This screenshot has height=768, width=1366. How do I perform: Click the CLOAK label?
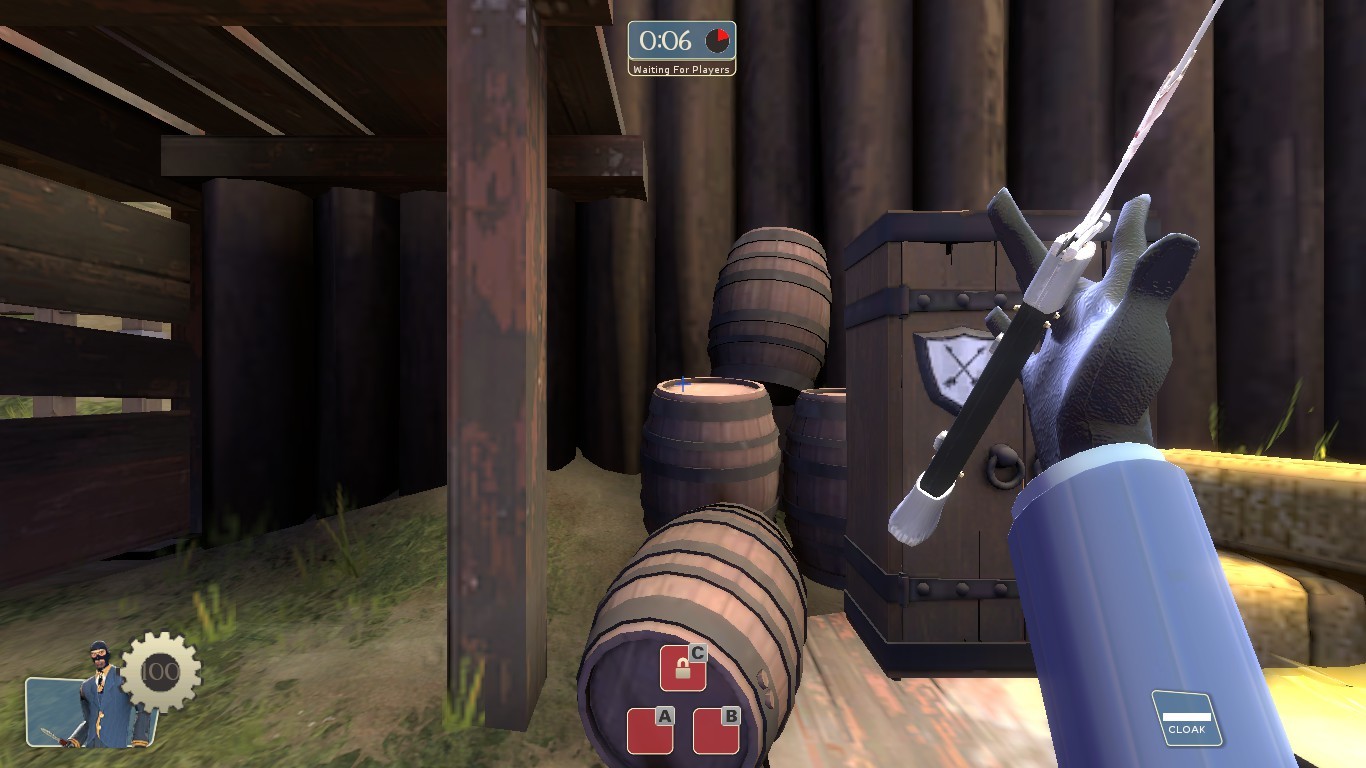point(1188,730)
